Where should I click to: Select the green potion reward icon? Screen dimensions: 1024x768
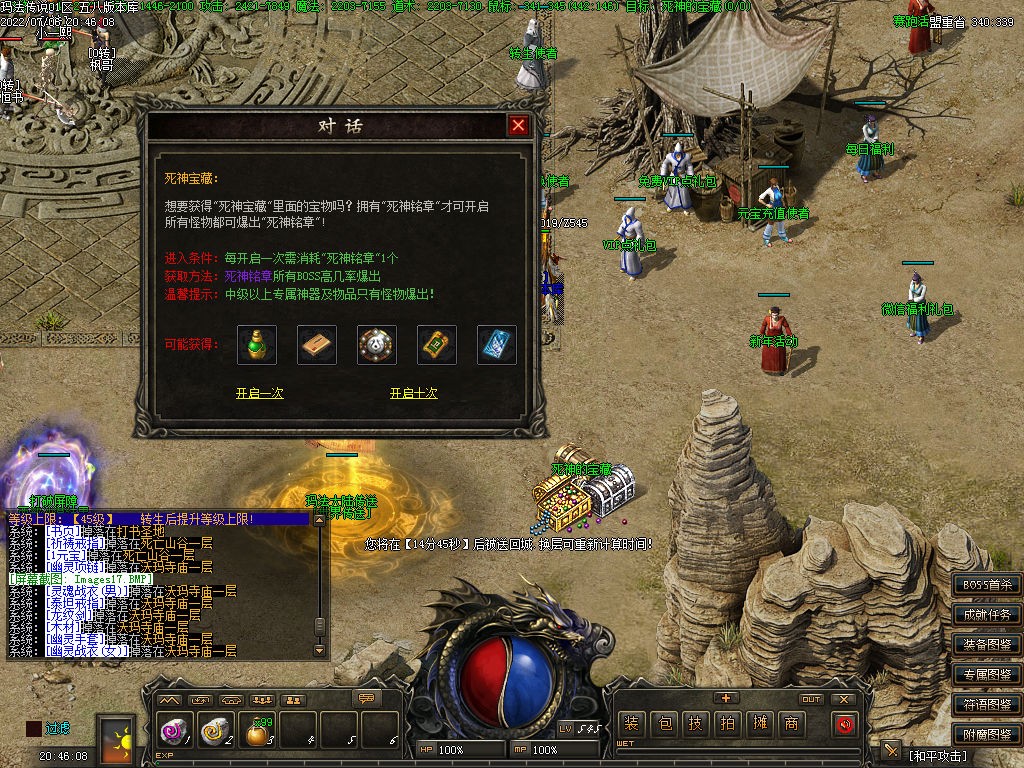(x=257, y=345)
